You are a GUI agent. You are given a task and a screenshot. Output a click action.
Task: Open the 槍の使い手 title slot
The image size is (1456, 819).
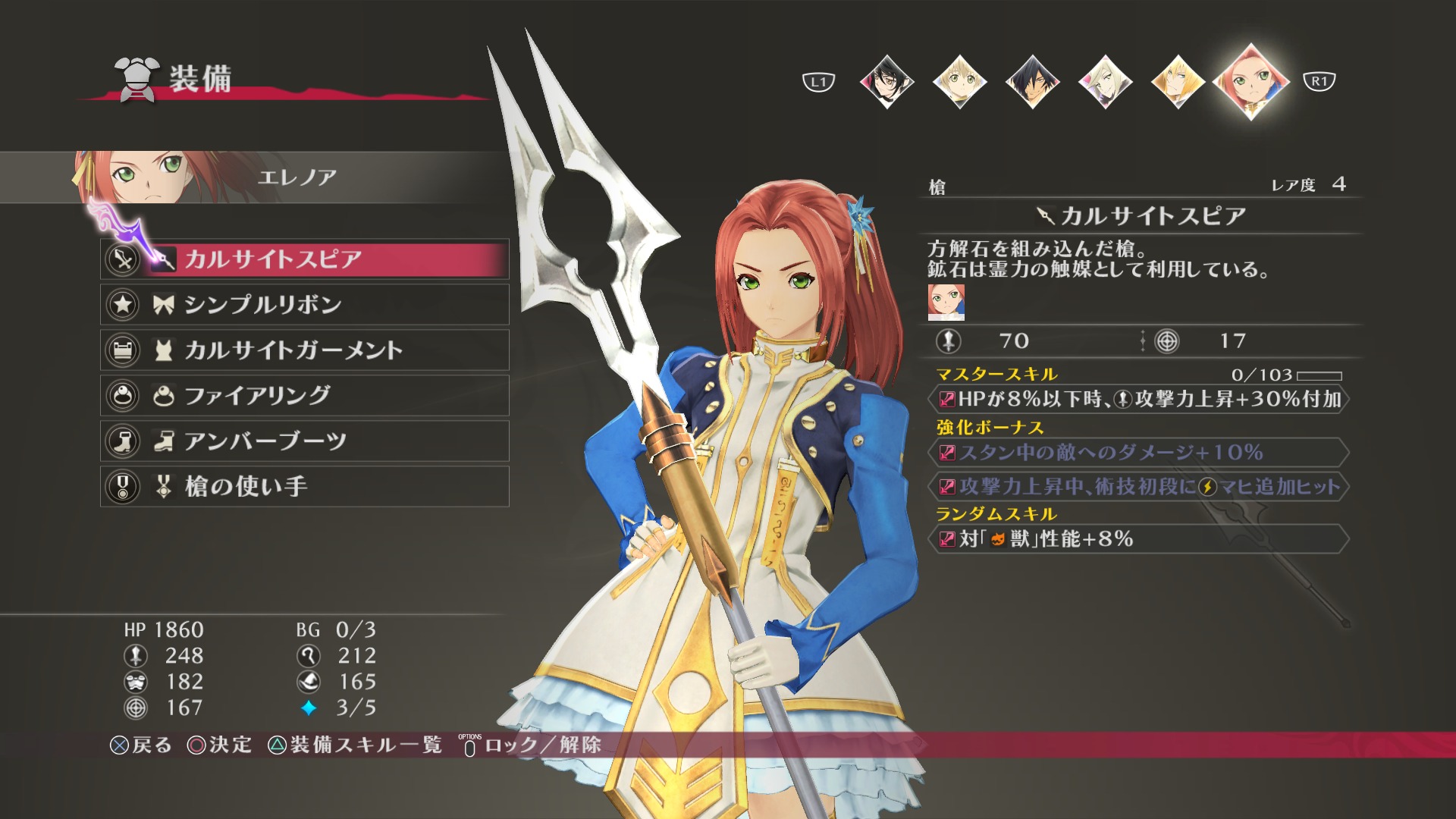pos(303,487)
